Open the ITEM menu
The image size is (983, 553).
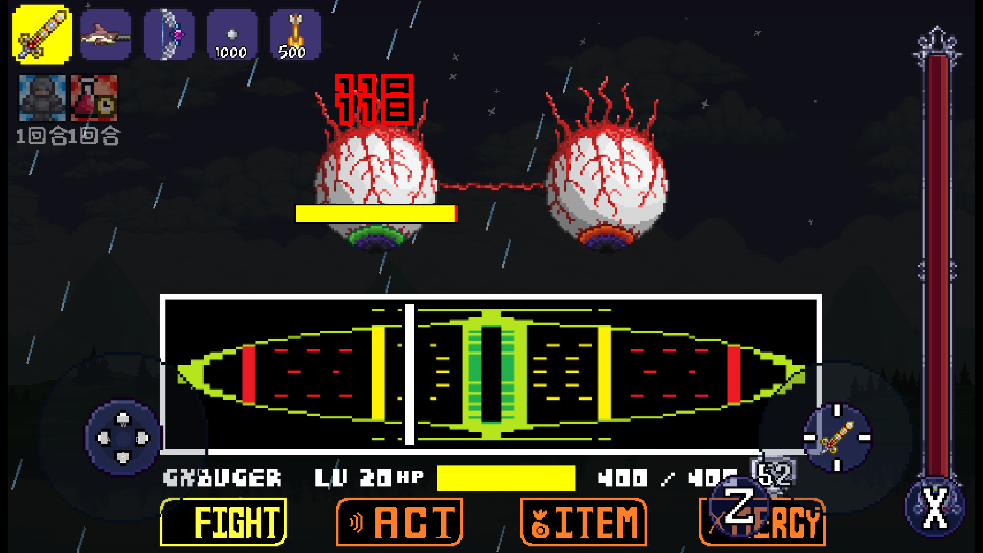pos(583,522)
